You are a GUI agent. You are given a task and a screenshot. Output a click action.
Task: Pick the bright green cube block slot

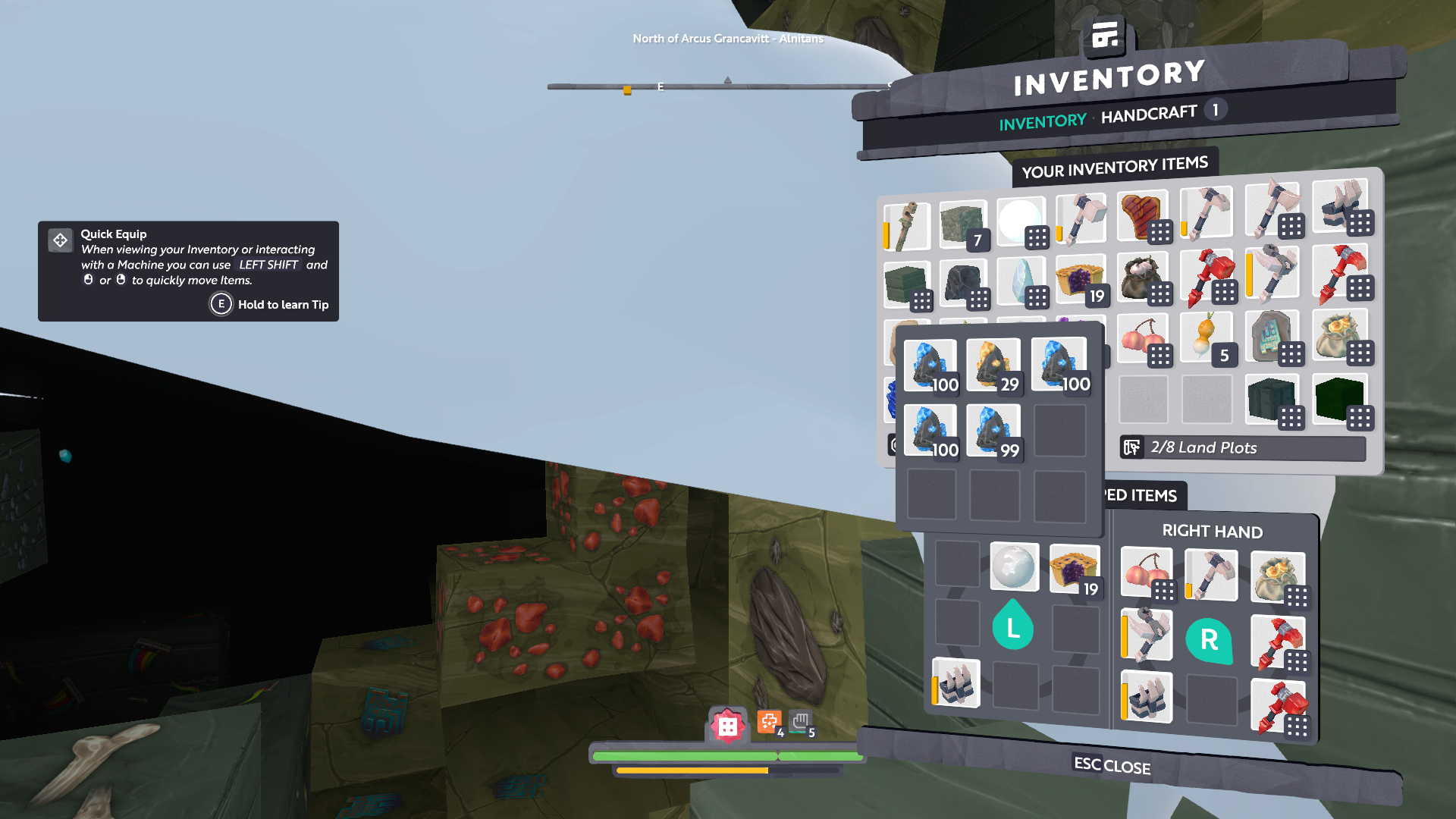pos(1339,399)
